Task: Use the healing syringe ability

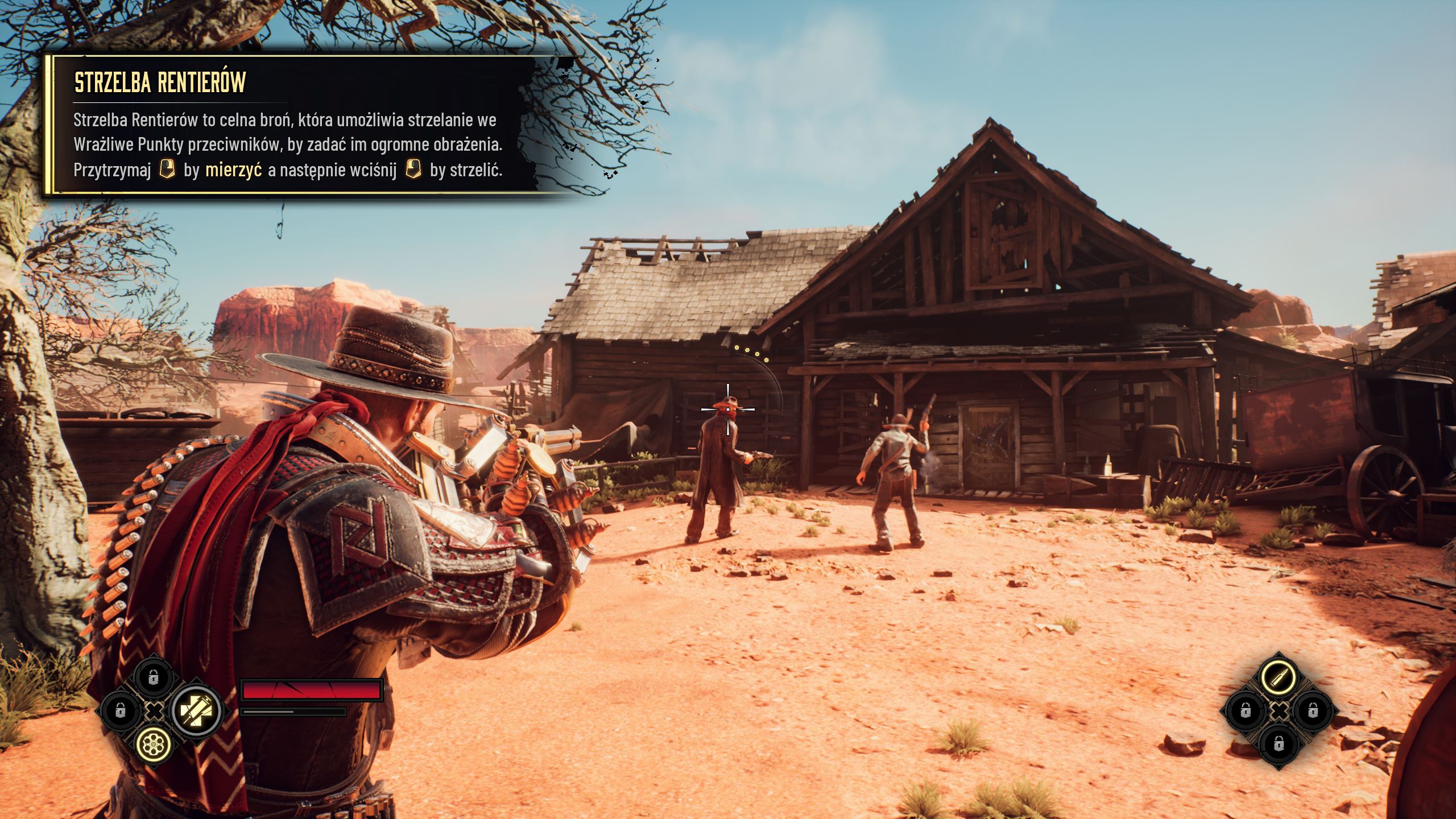Action: [196, 710]
